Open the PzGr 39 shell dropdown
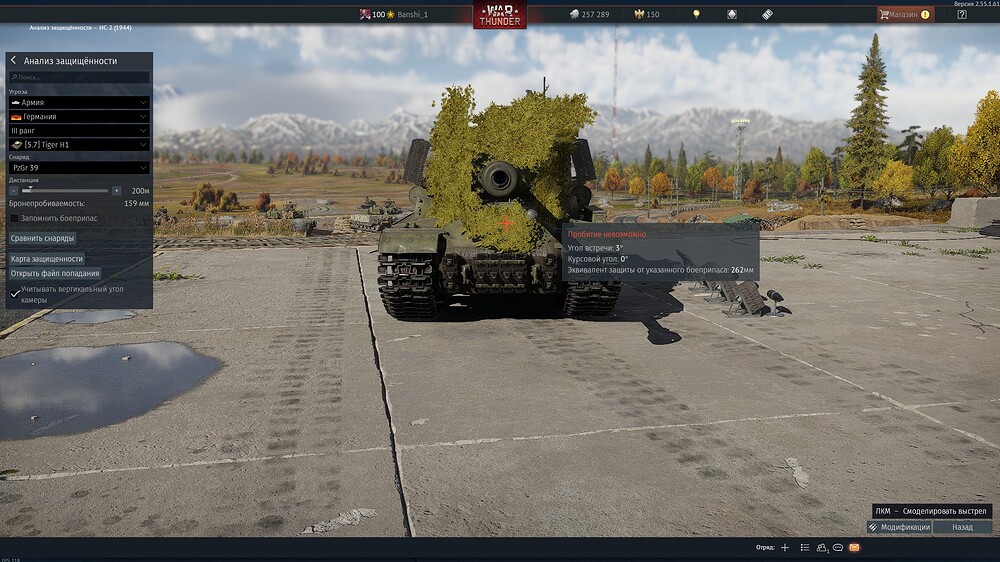The height and width of the screenshot is (562, 1000). pos(79,168)
